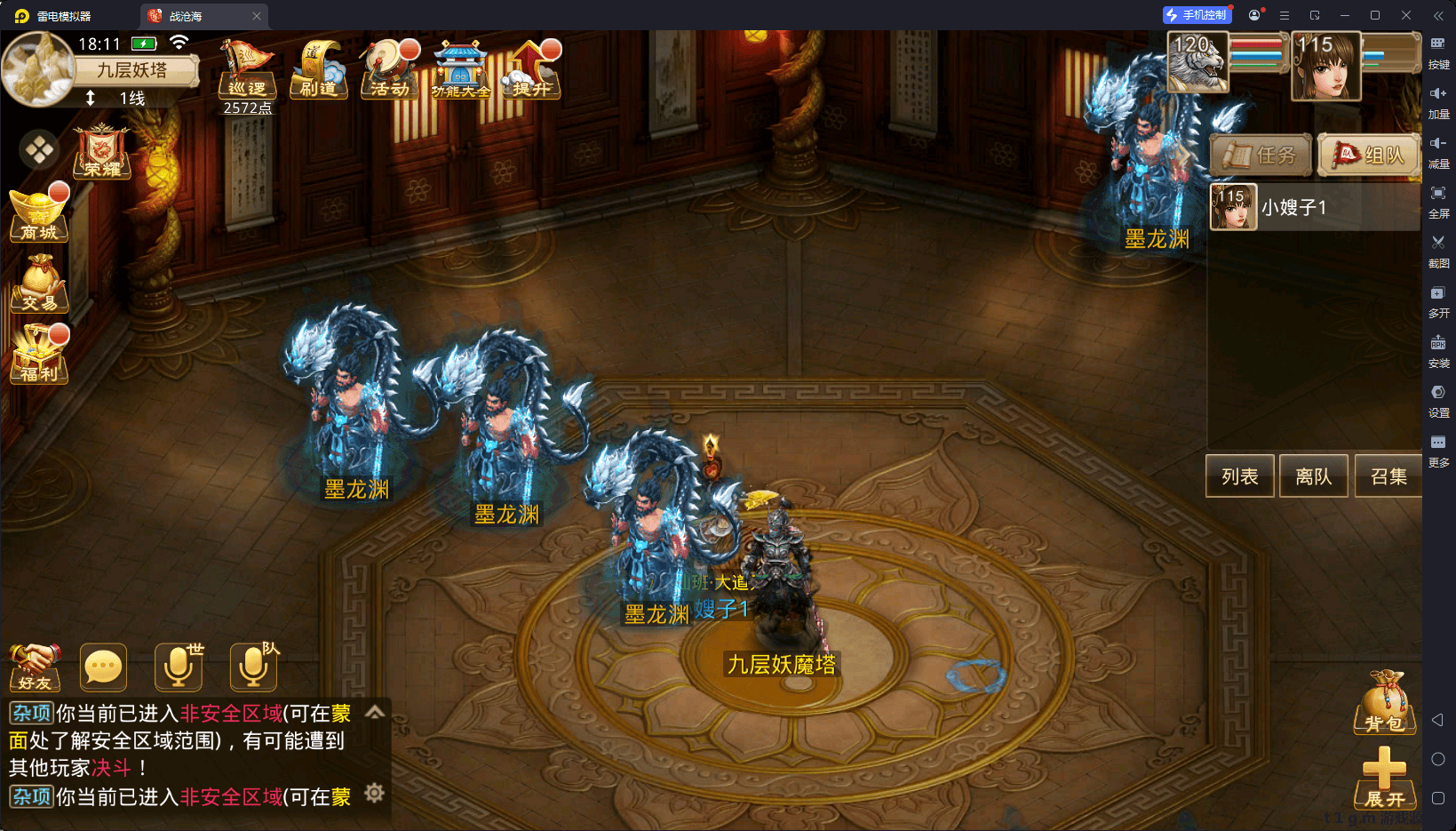This screenshot has height=831, width=1456.
Task: Summon teammates with 召集 button
Action: pyautogui.click(x=1388, y=476)
